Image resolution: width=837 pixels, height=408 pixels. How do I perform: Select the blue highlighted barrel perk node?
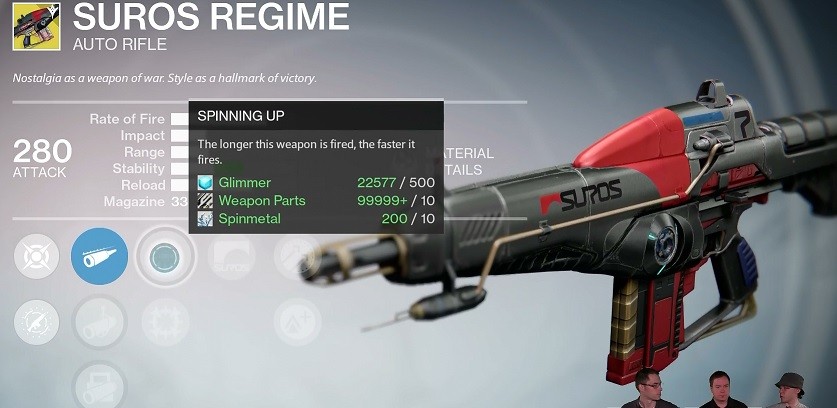(99, 257)
